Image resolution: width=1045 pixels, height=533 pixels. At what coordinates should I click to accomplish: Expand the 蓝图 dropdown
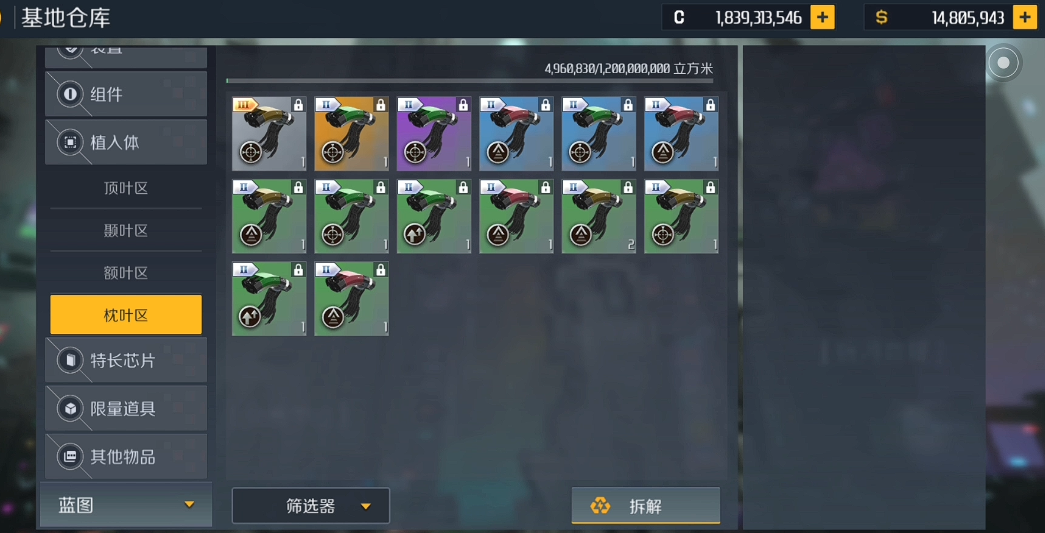coord(126,505)
